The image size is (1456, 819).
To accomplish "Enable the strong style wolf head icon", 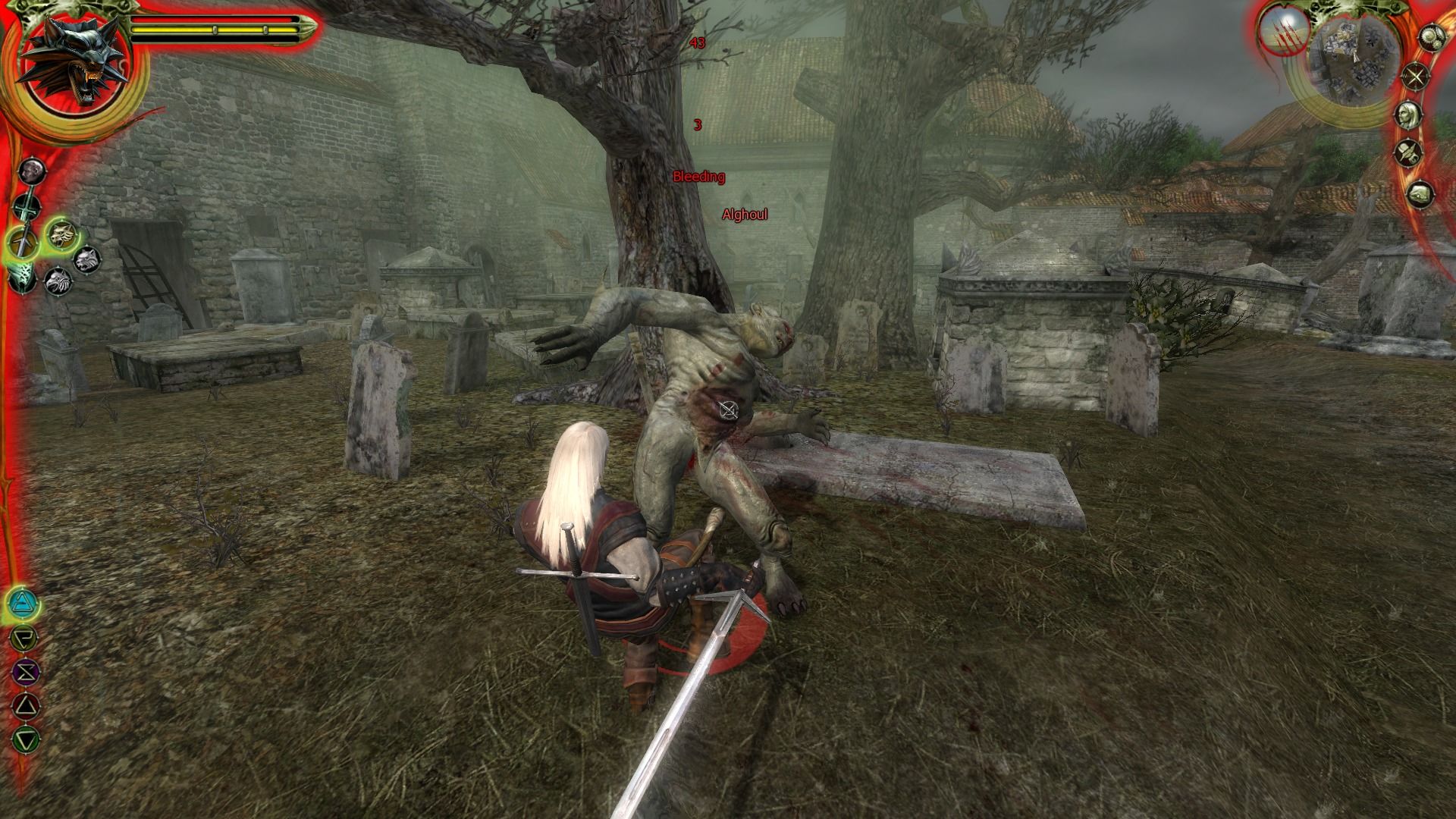I will click(61, 235).
